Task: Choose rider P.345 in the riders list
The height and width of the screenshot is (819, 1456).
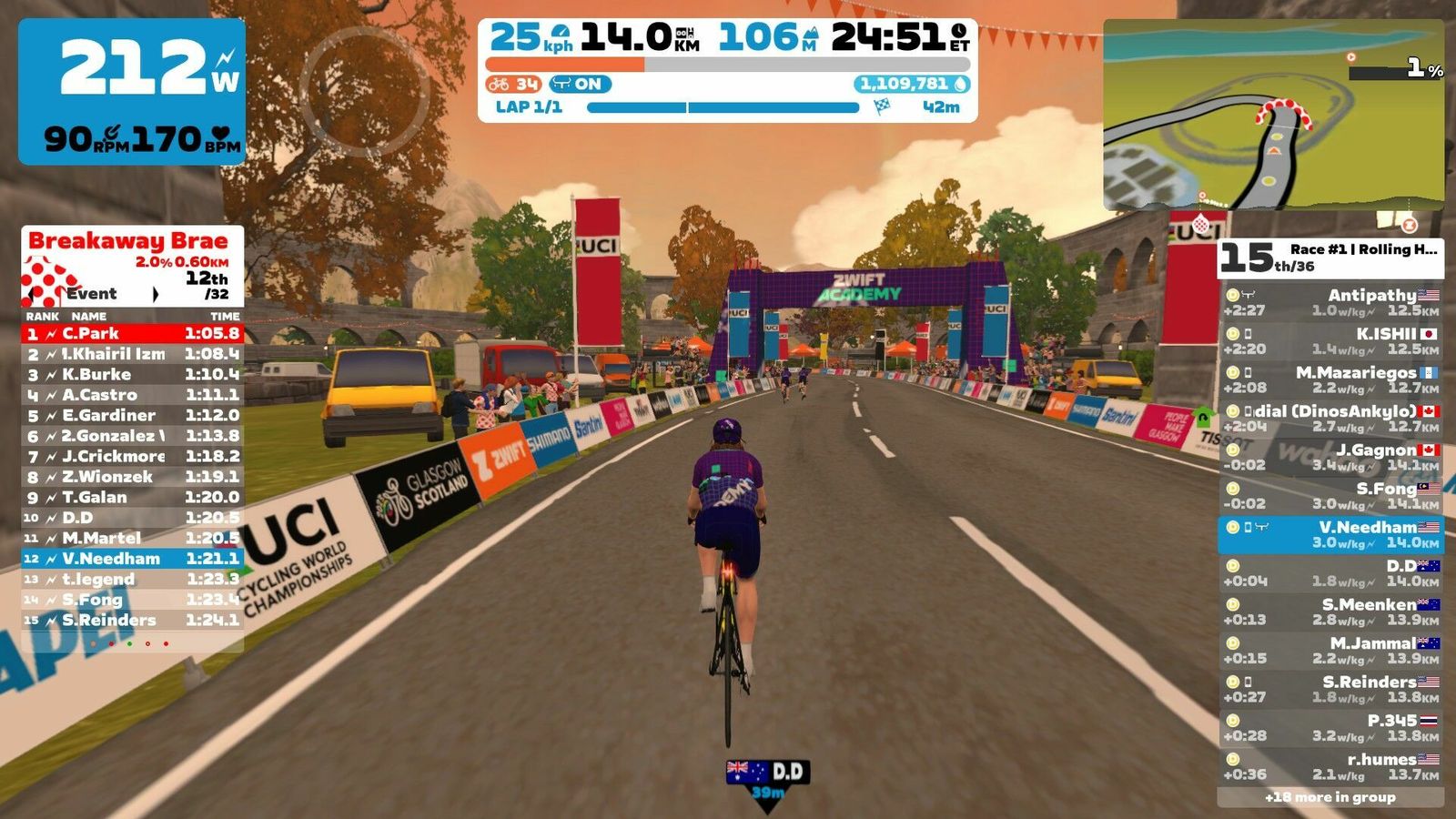Action: pos(1330,727)
